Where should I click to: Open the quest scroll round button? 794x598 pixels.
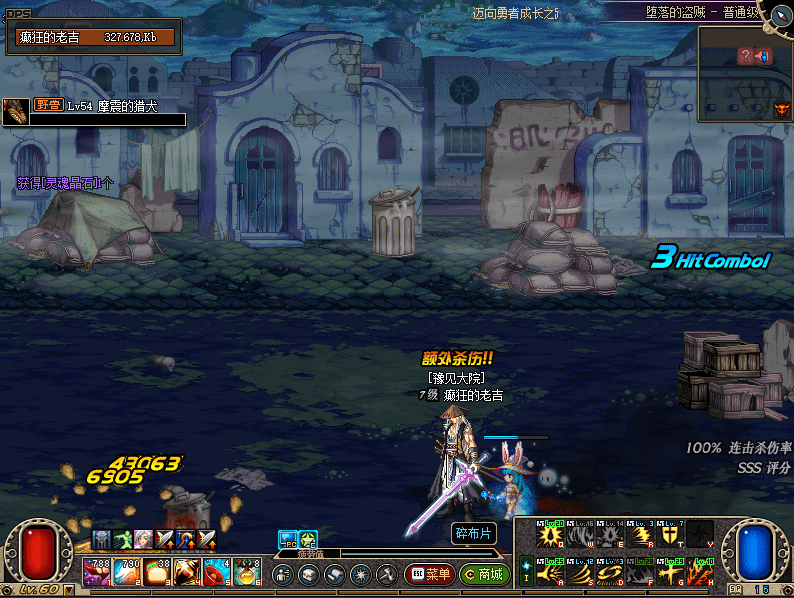pyautogui.click(x=334, y=574)
